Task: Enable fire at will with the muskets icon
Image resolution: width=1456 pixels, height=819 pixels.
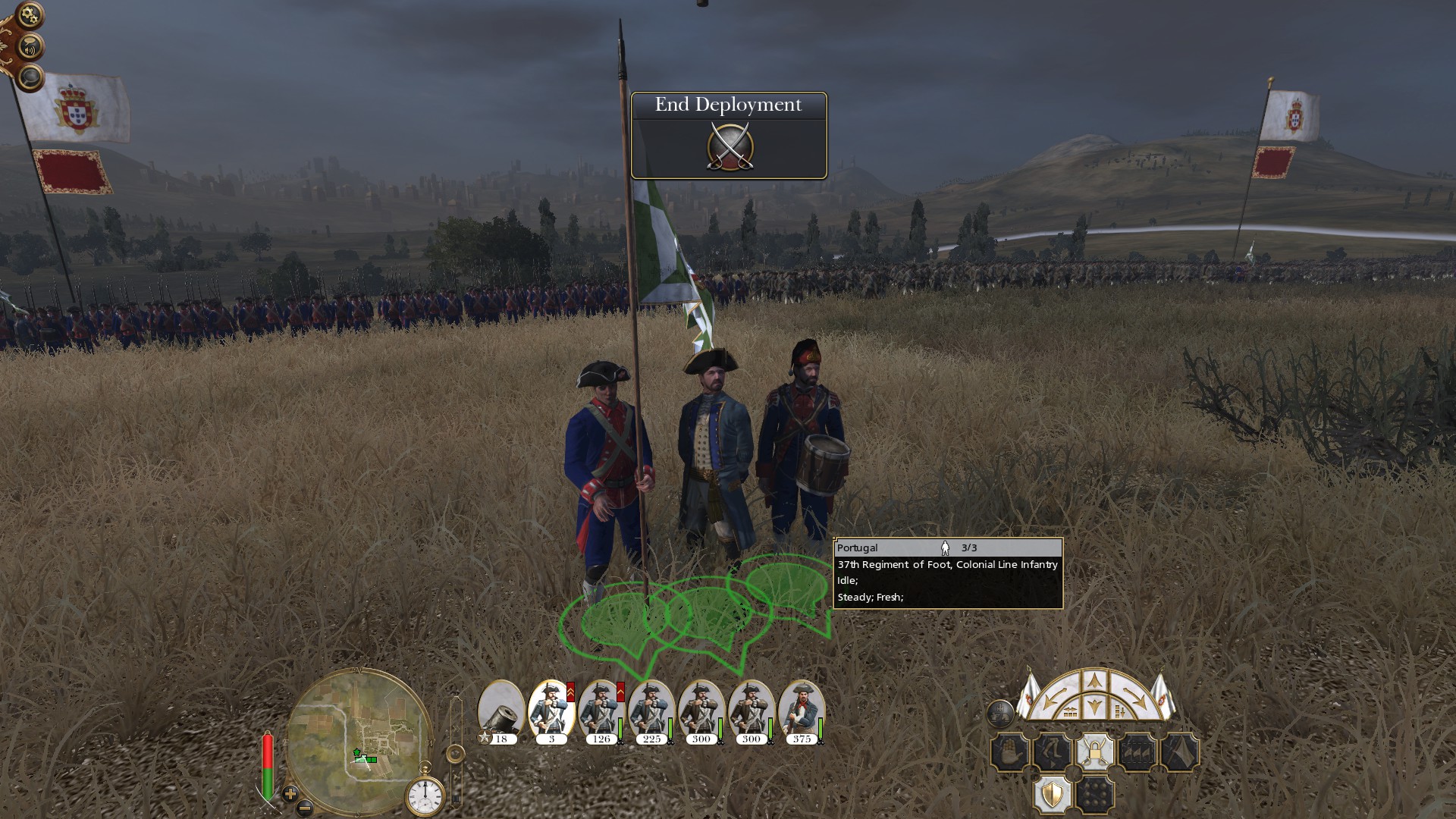Action: [1137, 752]
